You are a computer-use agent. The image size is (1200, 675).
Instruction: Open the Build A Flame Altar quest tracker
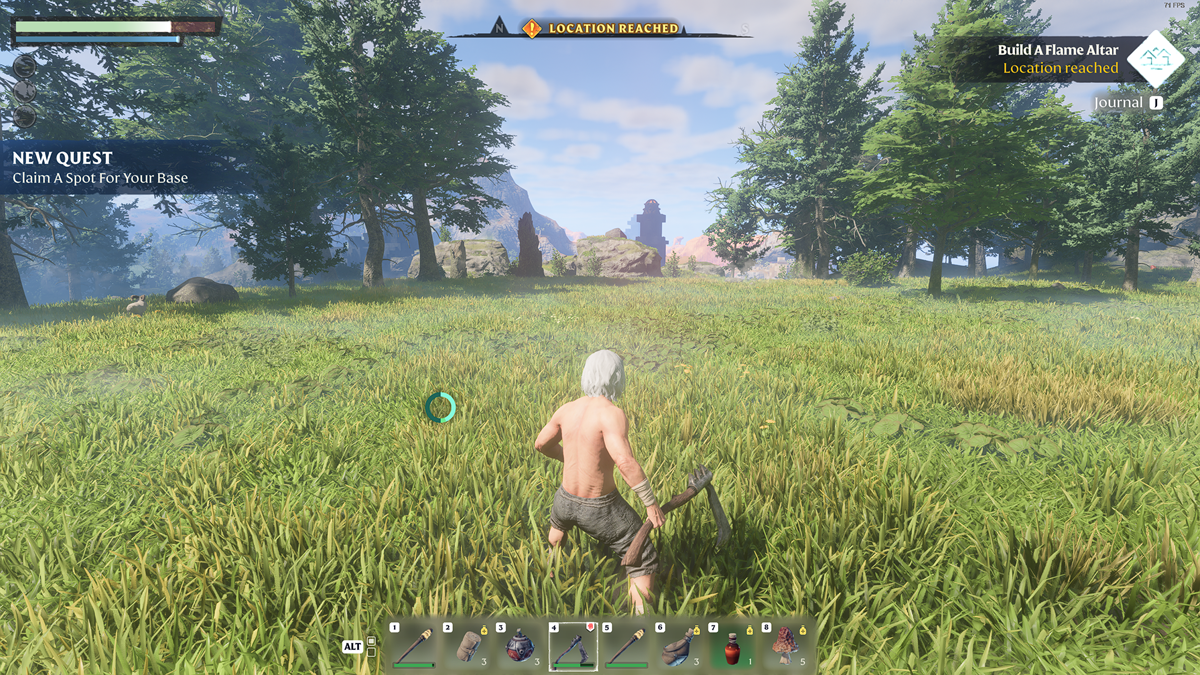pos(1058,59)
